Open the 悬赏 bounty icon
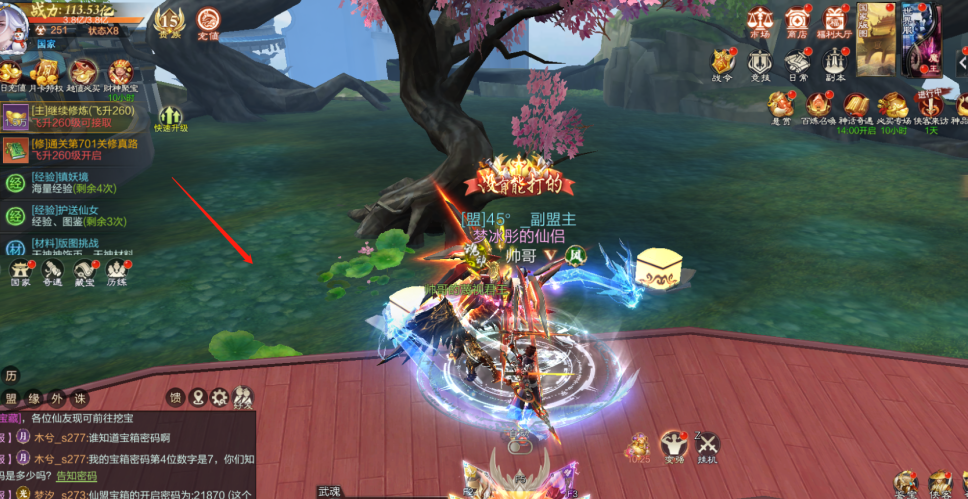This screenshot has width=968, height=499. (x=781, y=106)
